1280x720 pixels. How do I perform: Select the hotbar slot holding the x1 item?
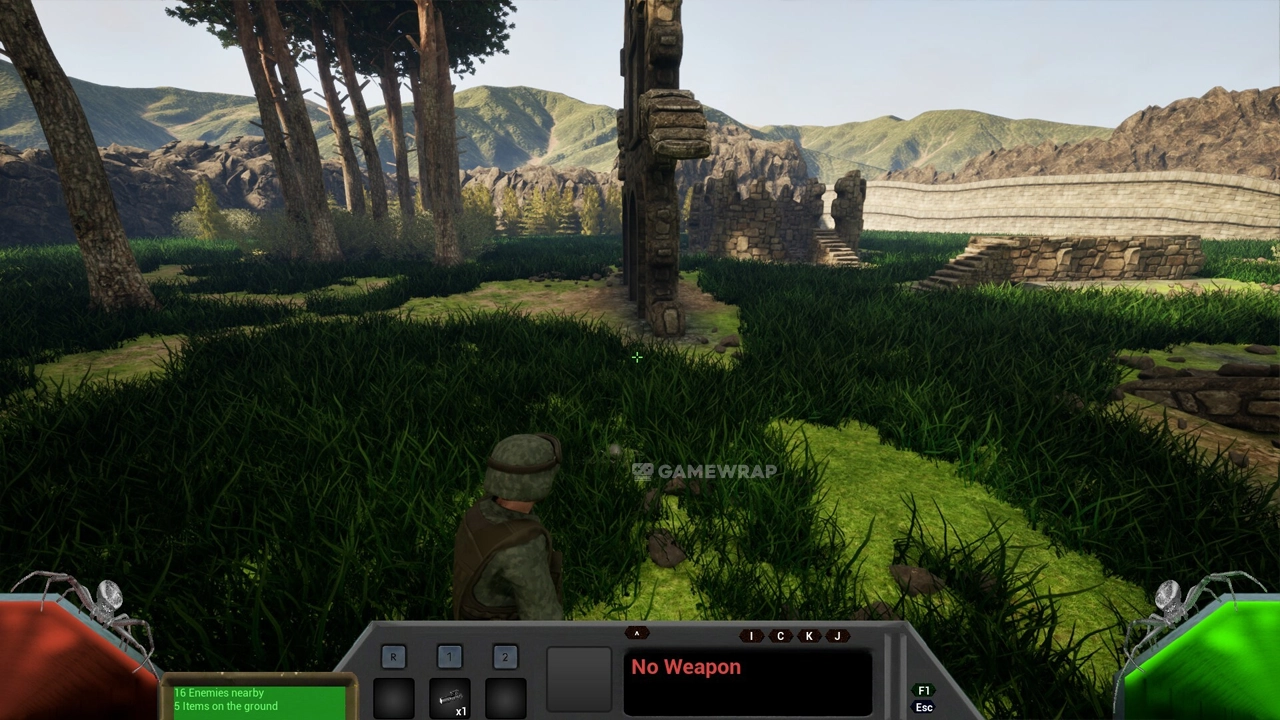click(x=449, y=698)
